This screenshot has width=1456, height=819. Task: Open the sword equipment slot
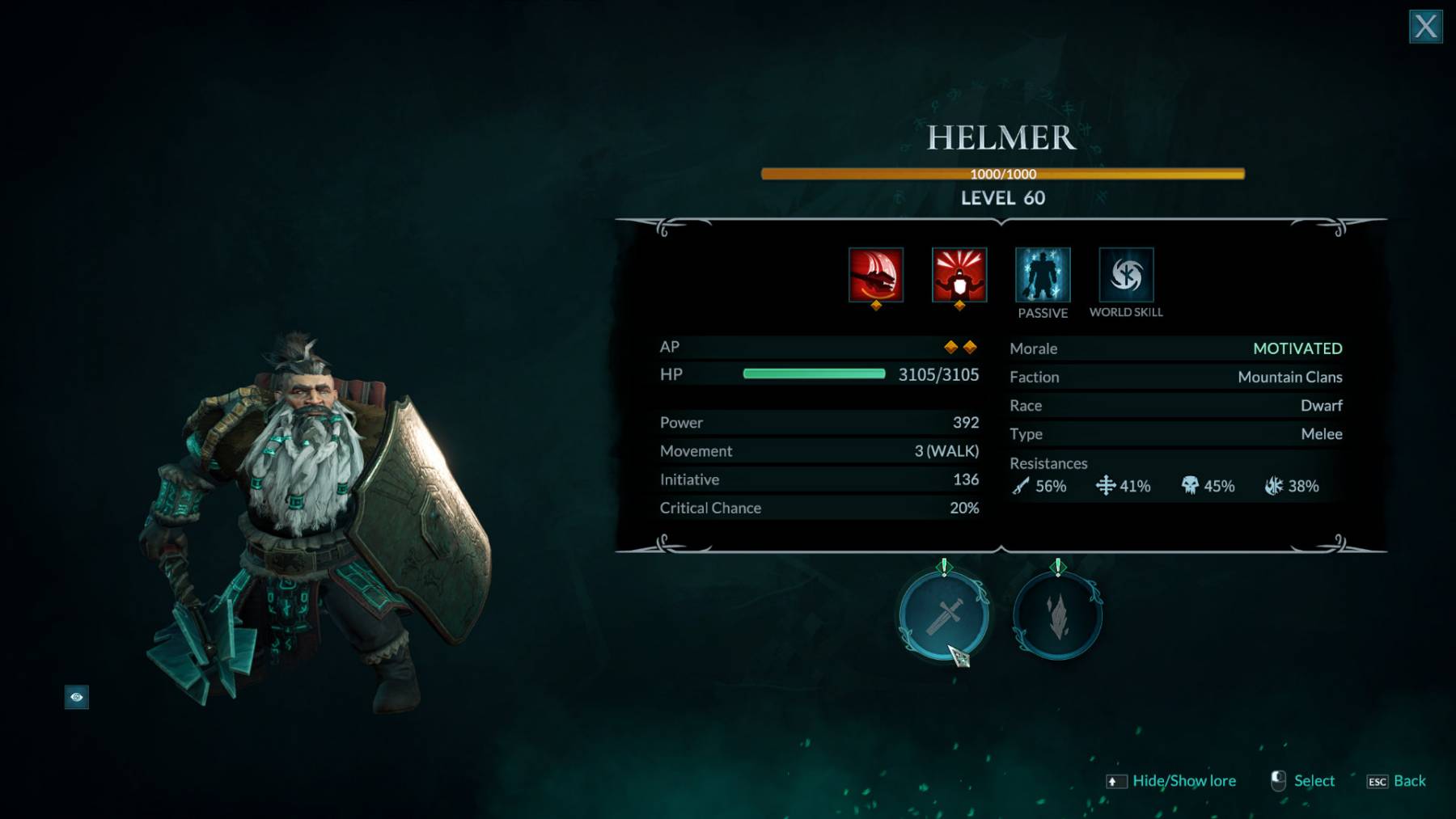943,616
